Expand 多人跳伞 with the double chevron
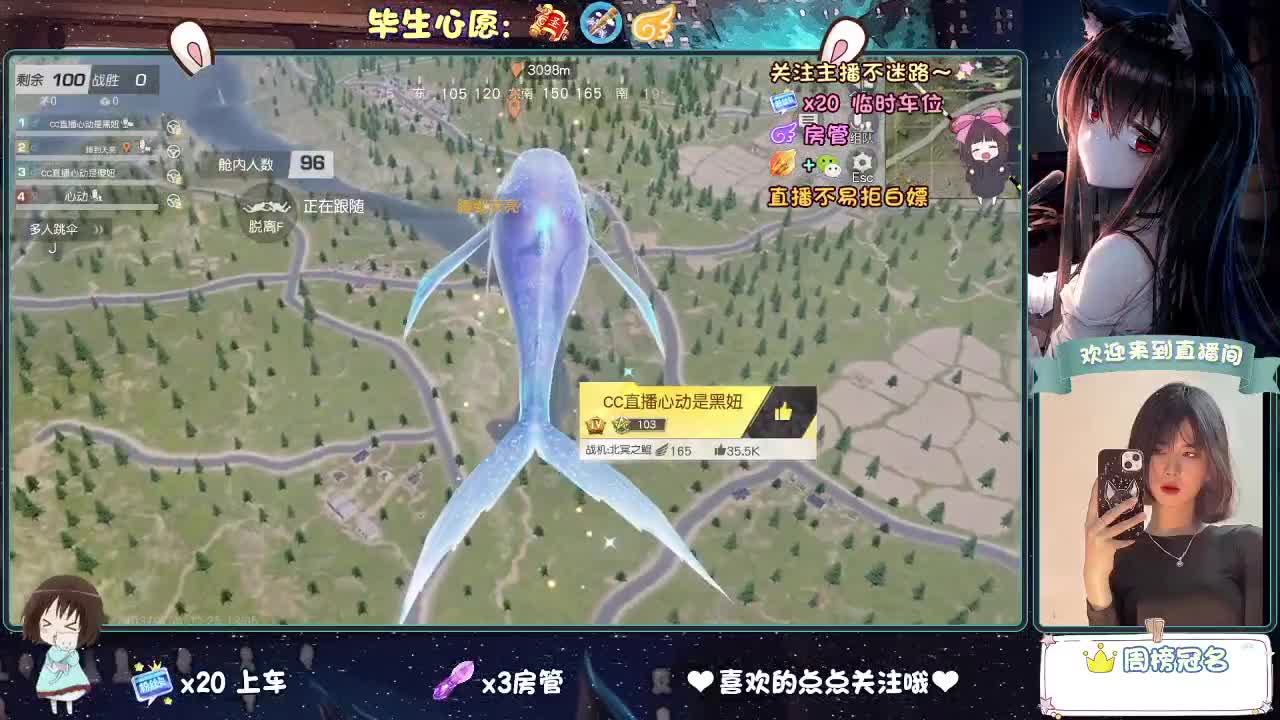 [99, 229]
